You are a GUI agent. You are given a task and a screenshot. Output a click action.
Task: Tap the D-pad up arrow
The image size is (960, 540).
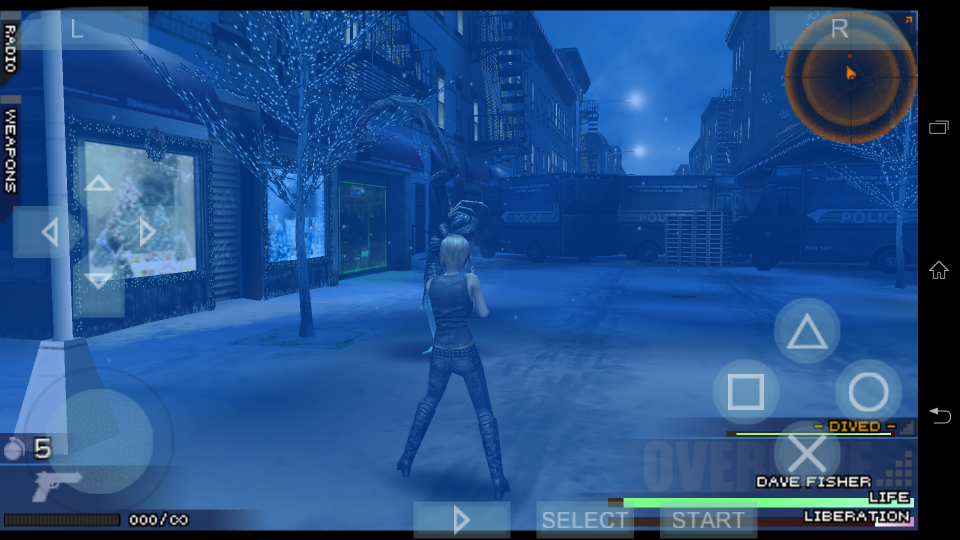point(98,185)
